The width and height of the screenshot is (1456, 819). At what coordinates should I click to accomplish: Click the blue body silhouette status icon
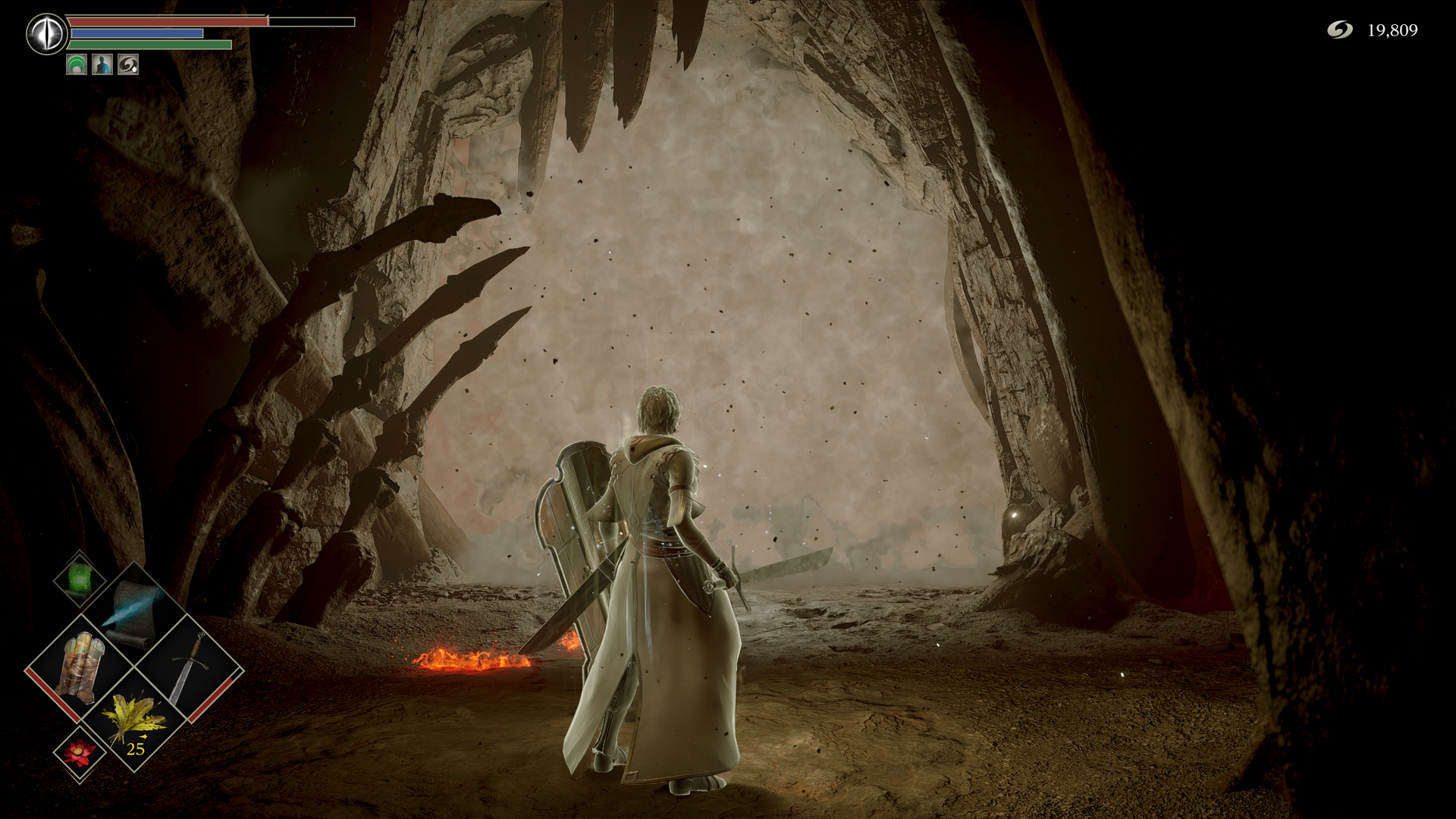[102, 65]
